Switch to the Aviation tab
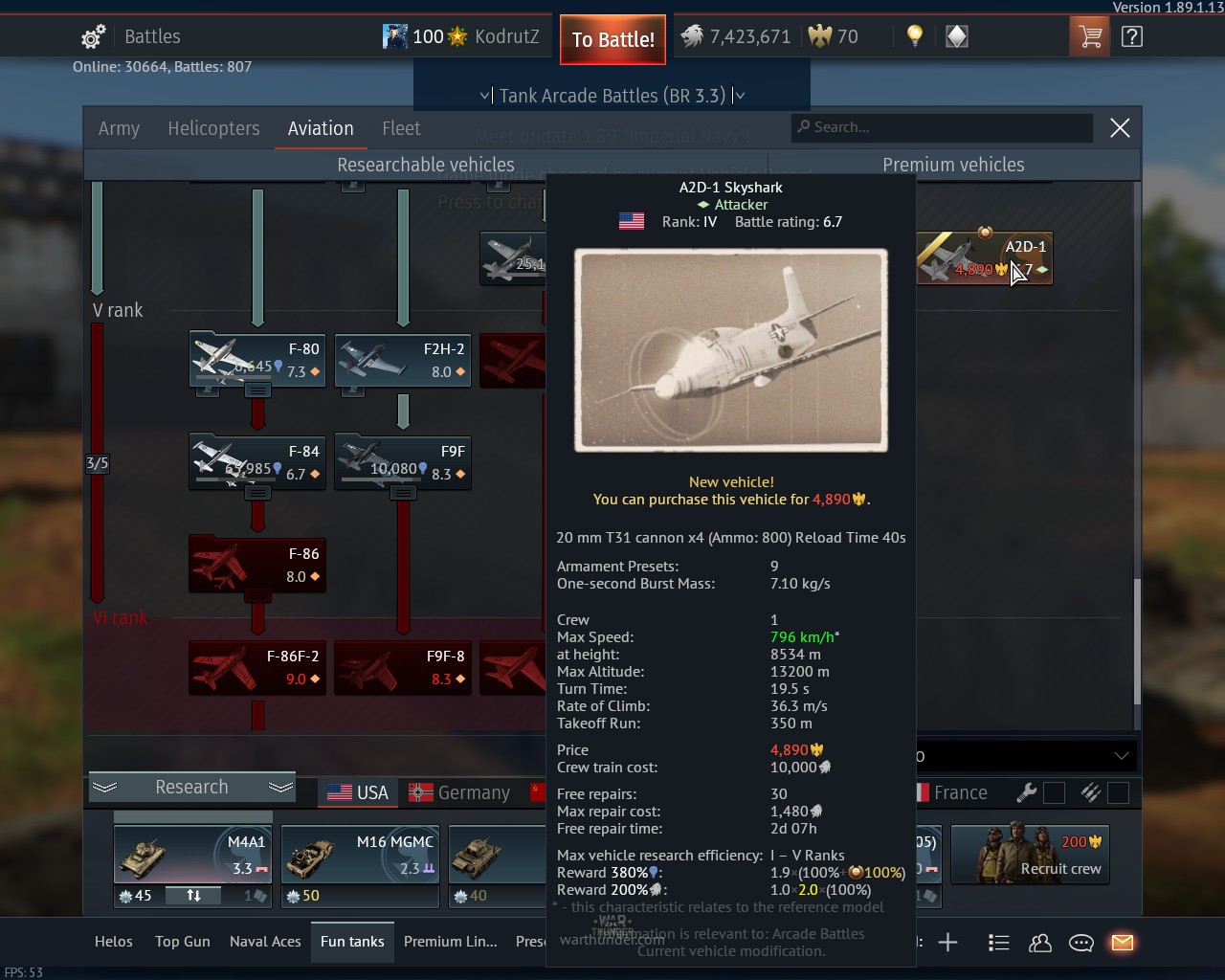Screen dimensions: 1225x980 pos(320,128)
